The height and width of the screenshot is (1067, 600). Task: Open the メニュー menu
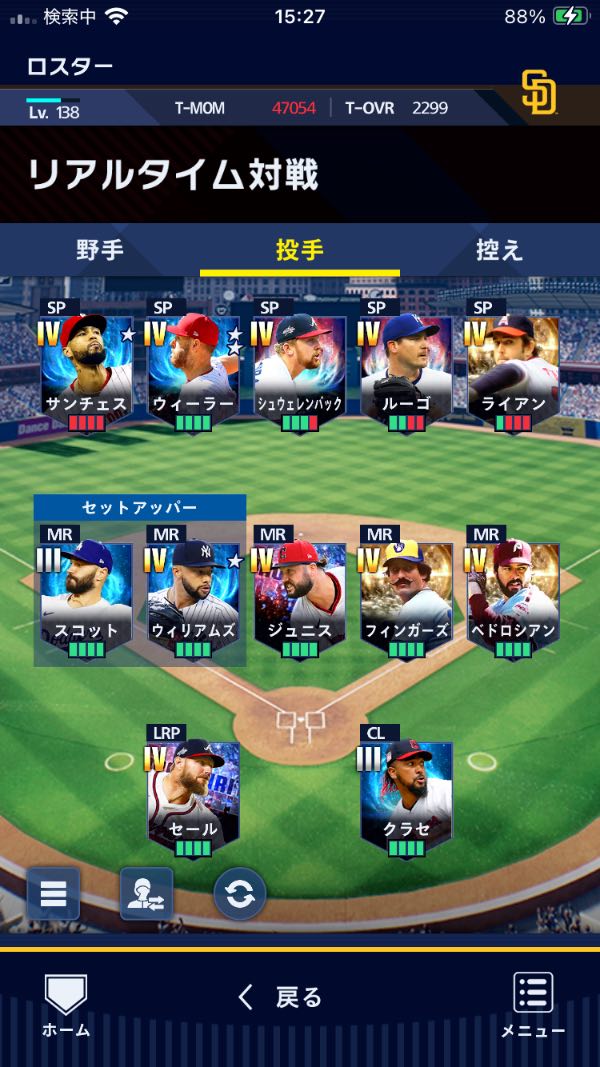tap(533, 1003)
